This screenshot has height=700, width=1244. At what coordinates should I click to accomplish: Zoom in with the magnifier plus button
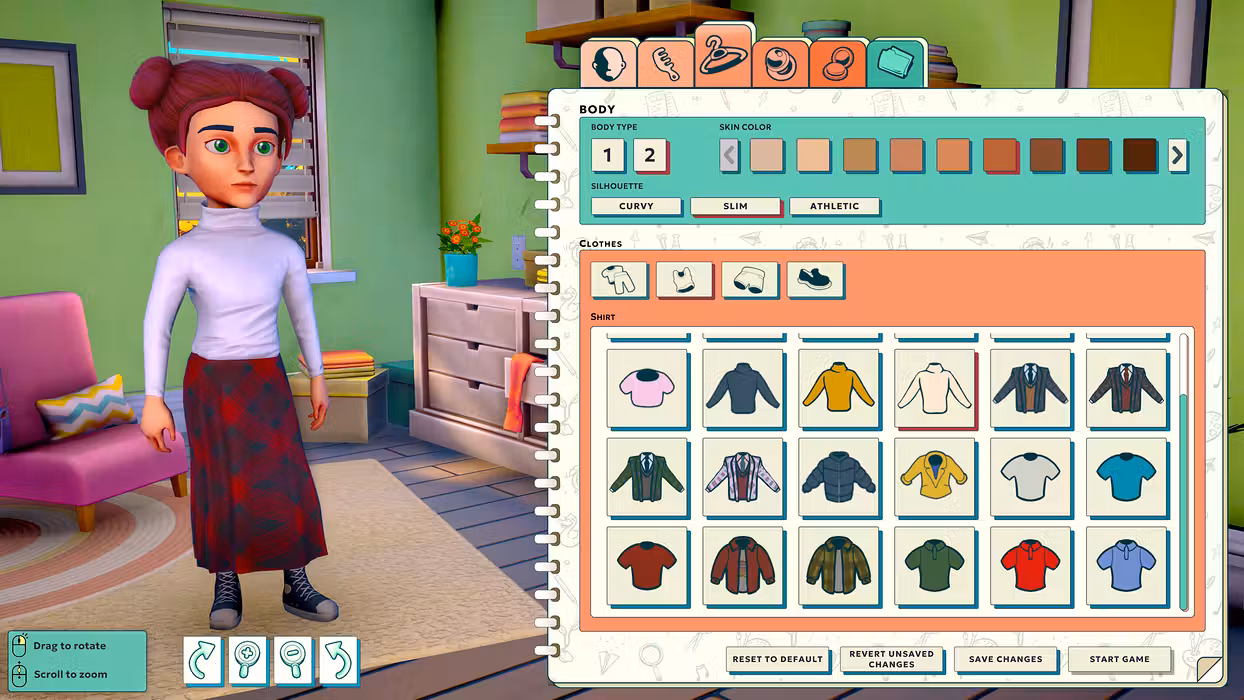click(248, 661)
